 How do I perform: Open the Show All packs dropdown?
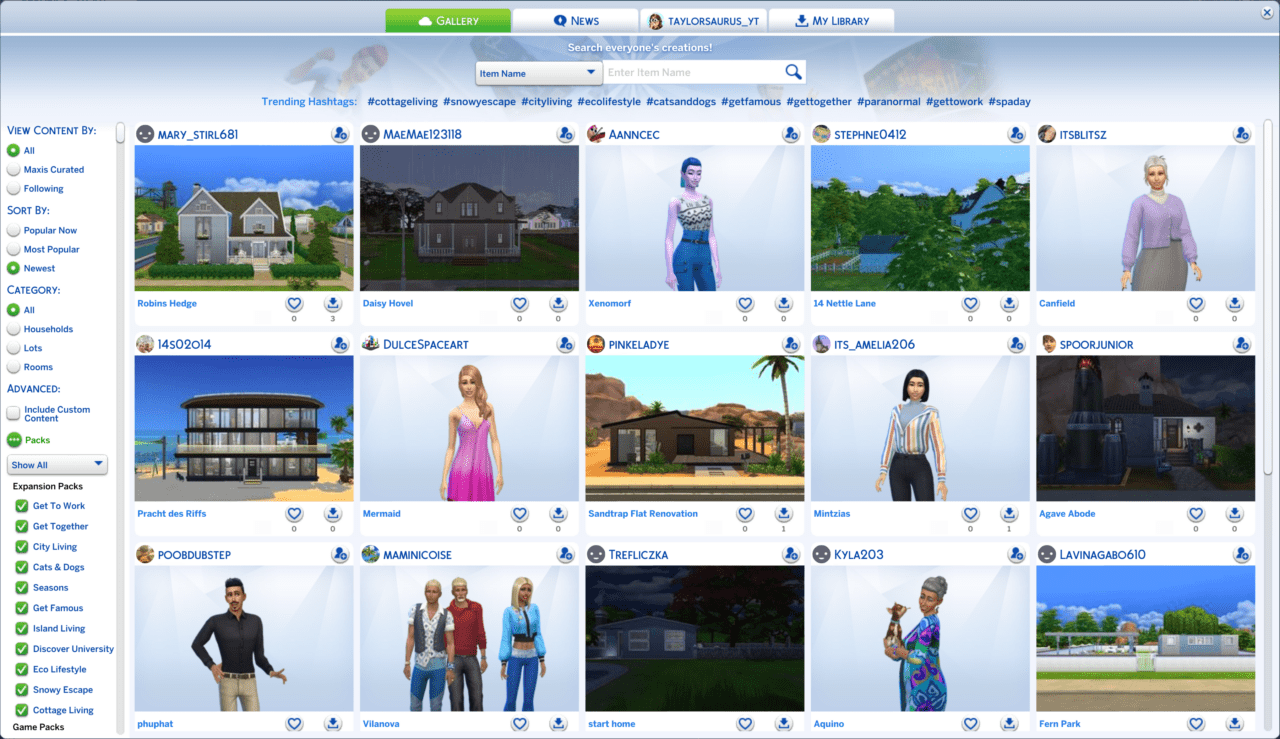click(57, 464)
